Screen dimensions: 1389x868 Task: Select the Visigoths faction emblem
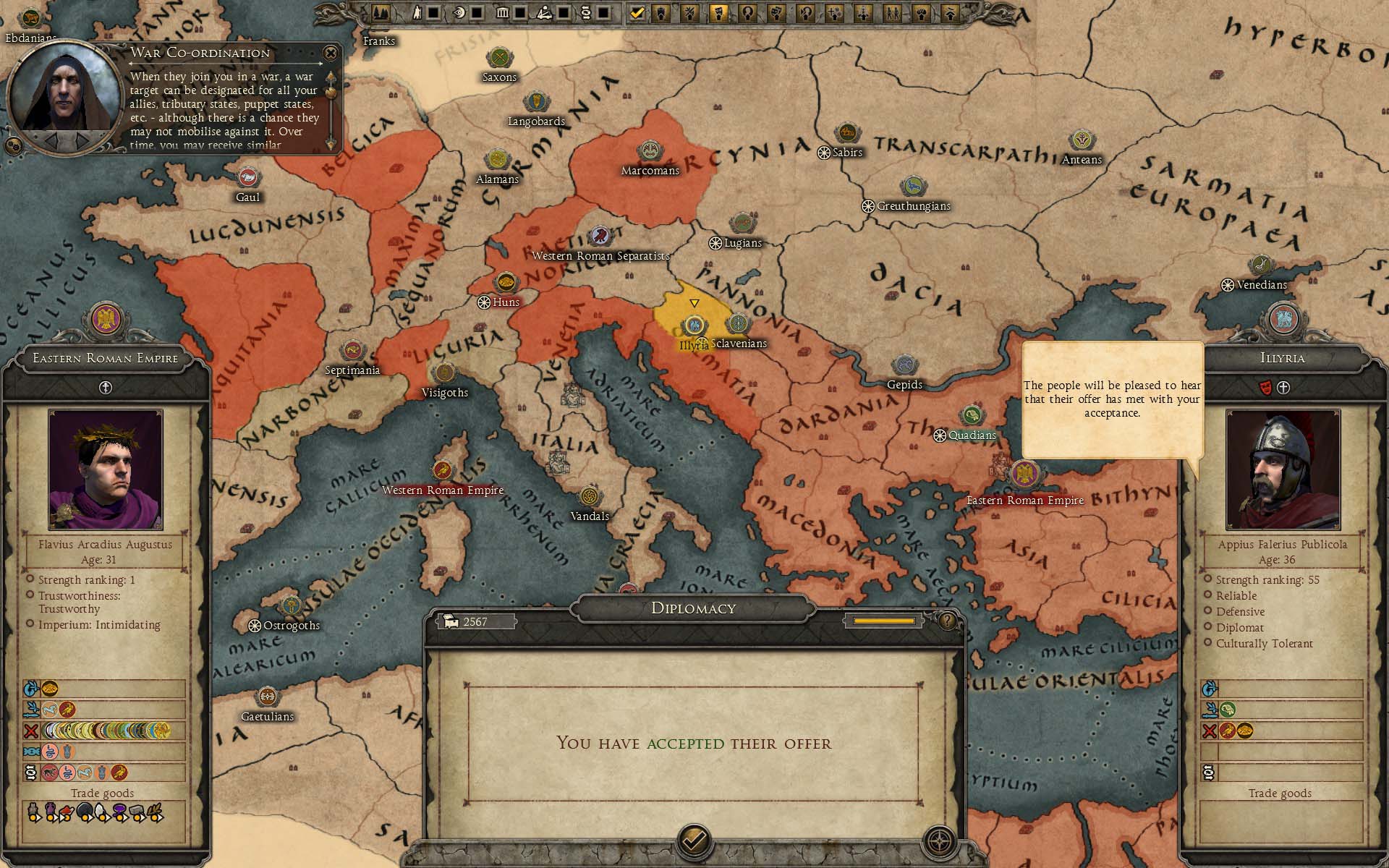(444, 373)
